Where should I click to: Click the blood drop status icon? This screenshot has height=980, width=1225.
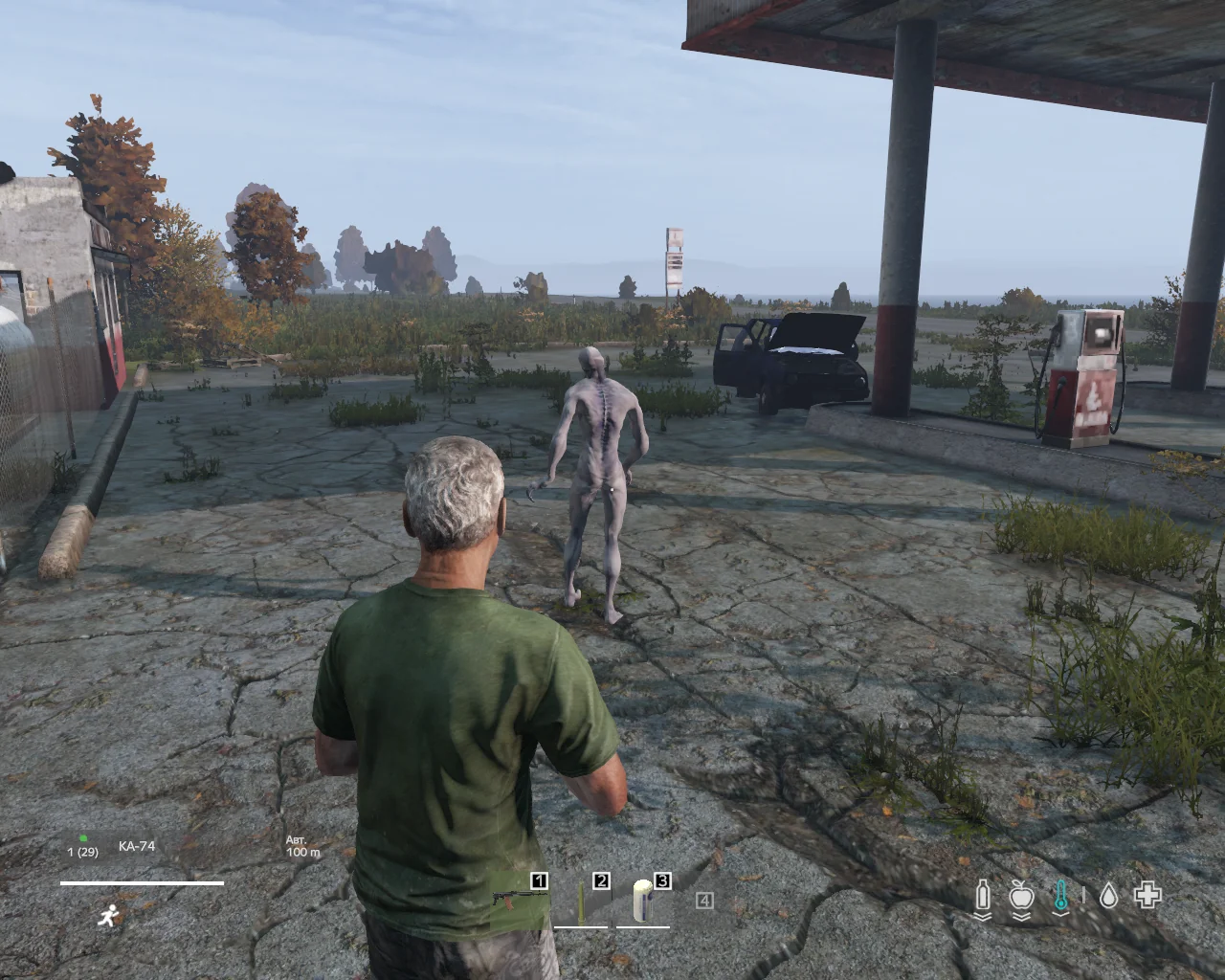(1108, 896)
